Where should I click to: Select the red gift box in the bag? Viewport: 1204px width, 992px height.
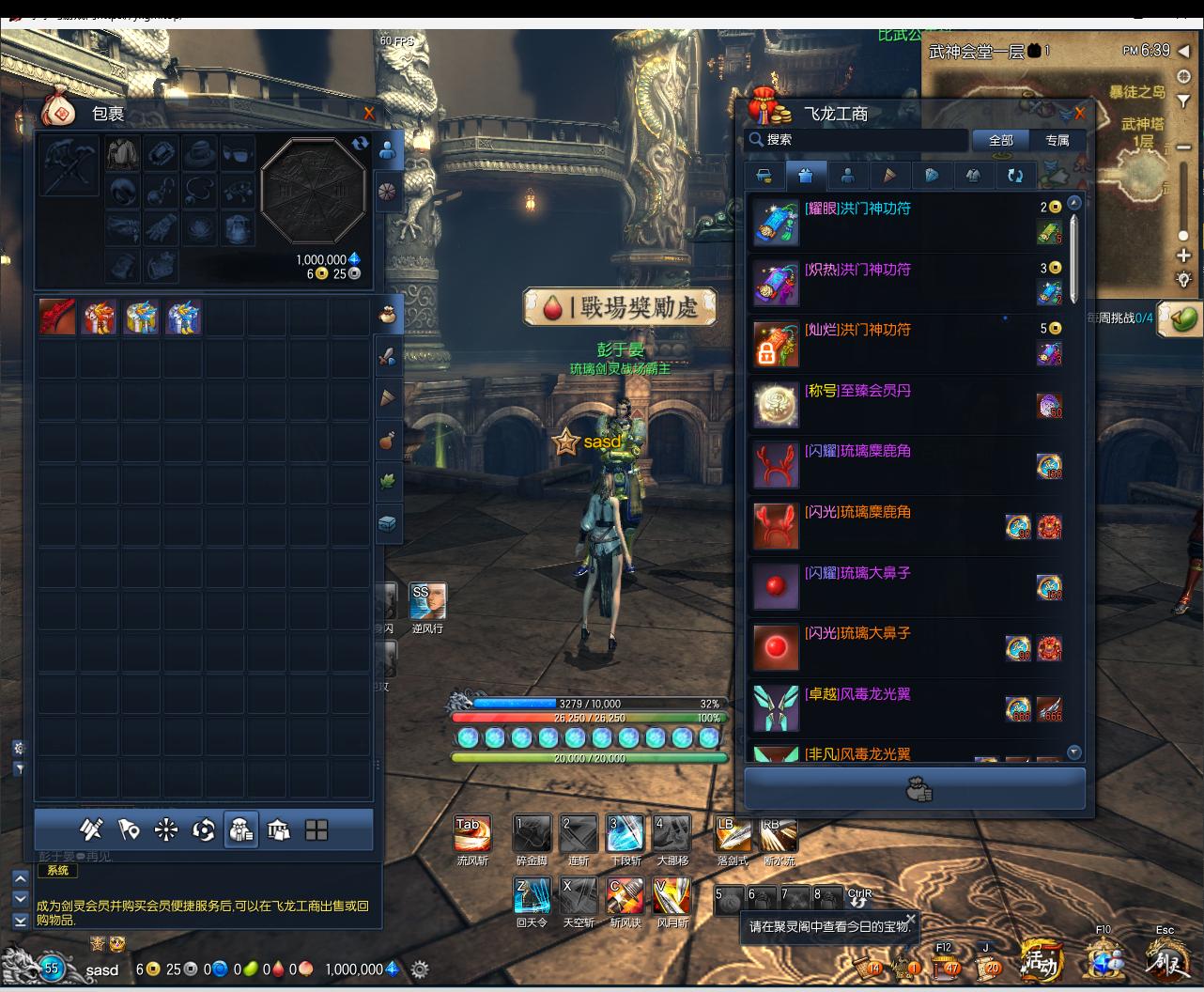(99, 318)
